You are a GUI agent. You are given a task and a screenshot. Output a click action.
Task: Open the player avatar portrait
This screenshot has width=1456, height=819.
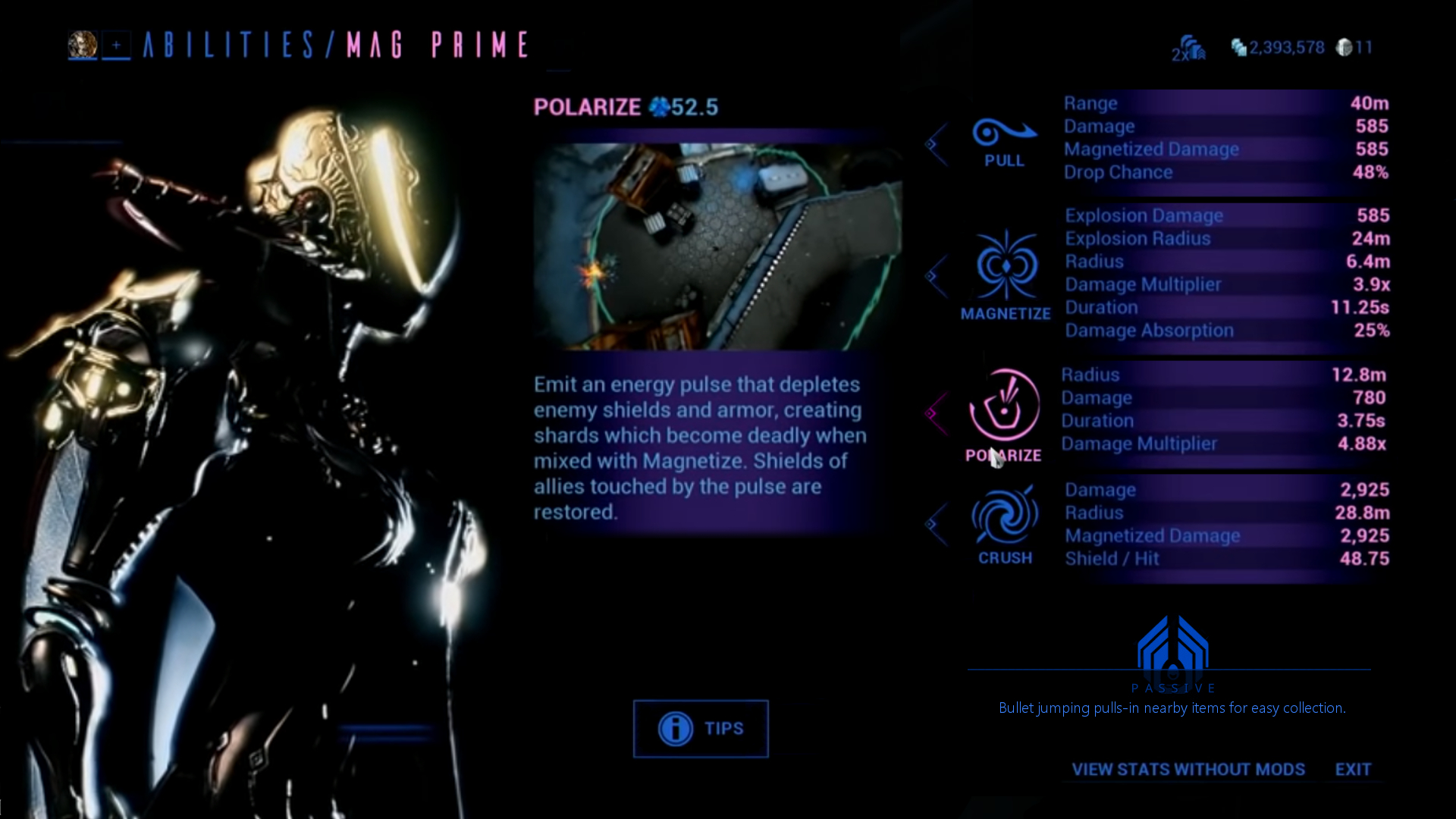[83, 44]
